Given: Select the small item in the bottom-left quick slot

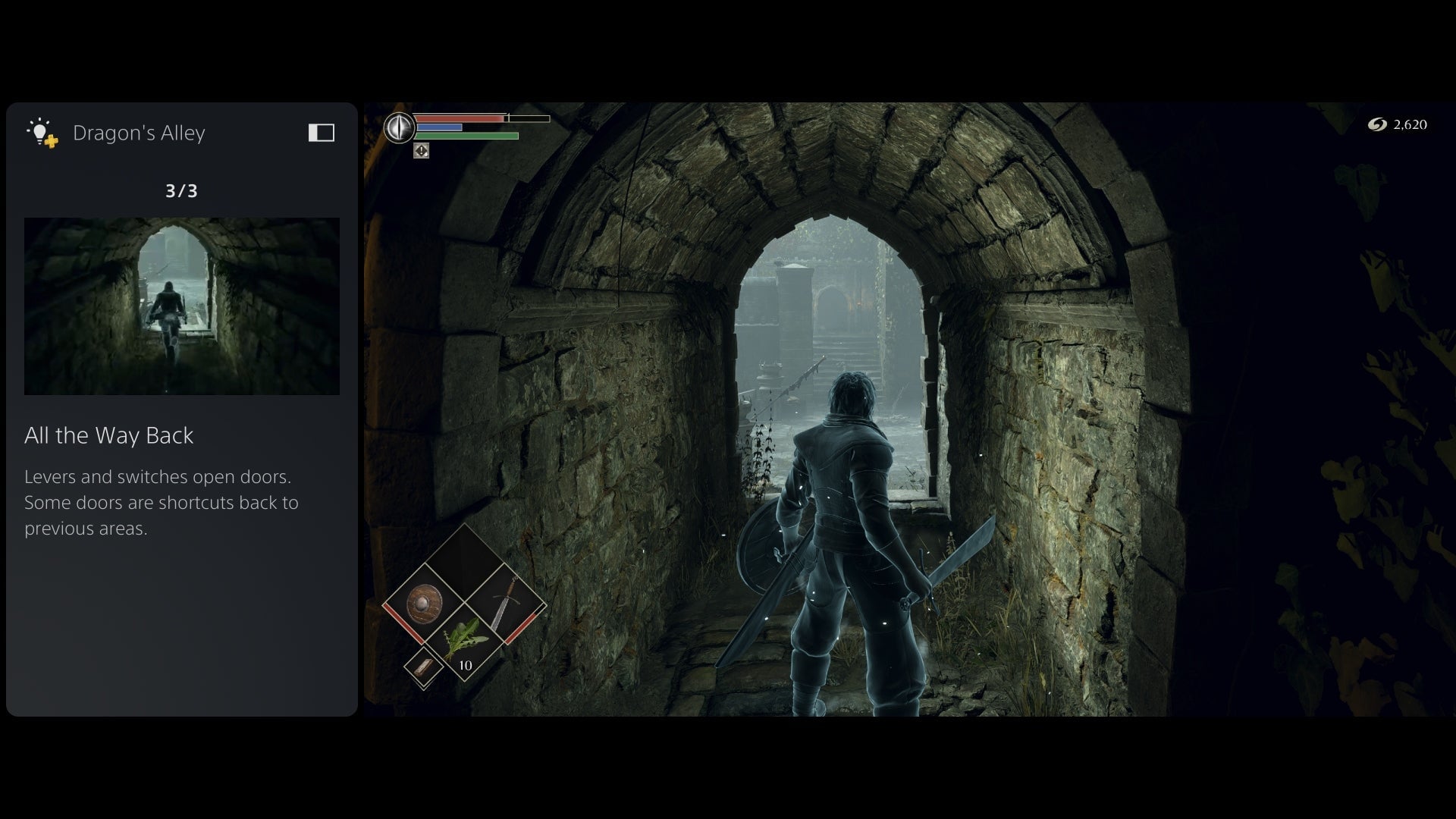Looking at the screenshot, I should pyautogui.click(x=422, y=668).
